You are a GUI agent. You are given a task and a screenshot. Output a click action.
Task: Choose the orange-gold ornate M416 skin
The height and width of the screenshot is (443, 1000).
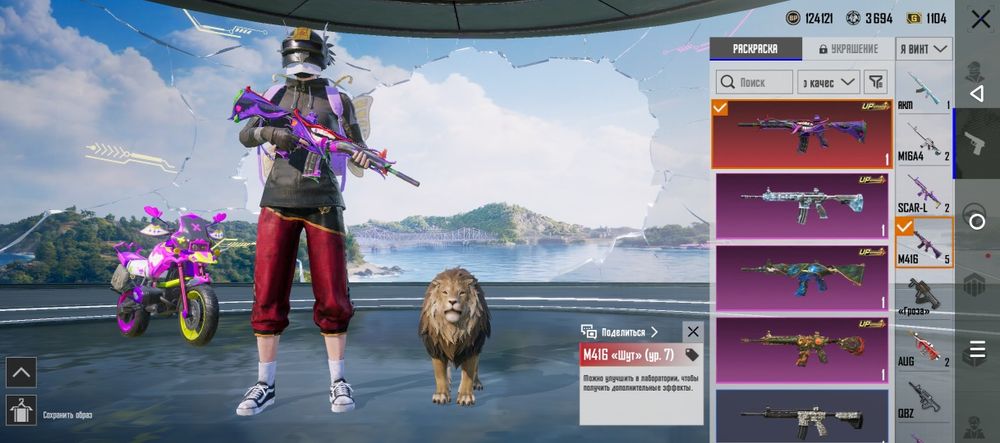[801, 350]
